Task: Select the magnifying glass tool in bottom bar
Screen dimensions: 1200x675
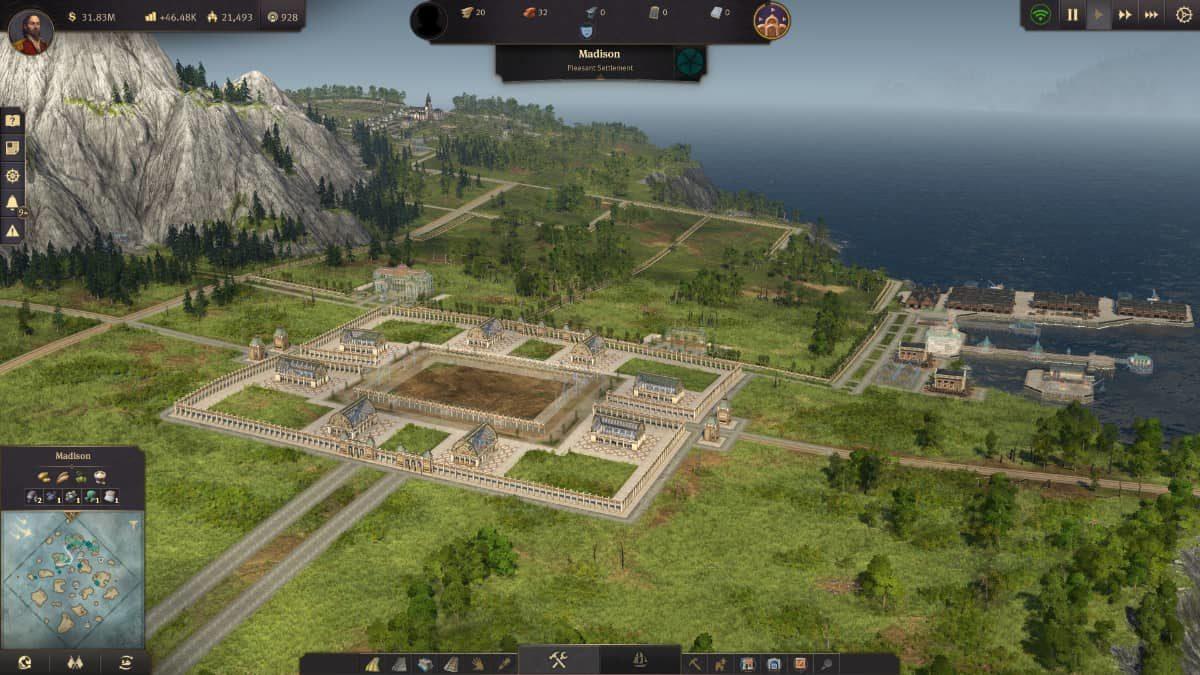Action: click(x=825, y=663)
